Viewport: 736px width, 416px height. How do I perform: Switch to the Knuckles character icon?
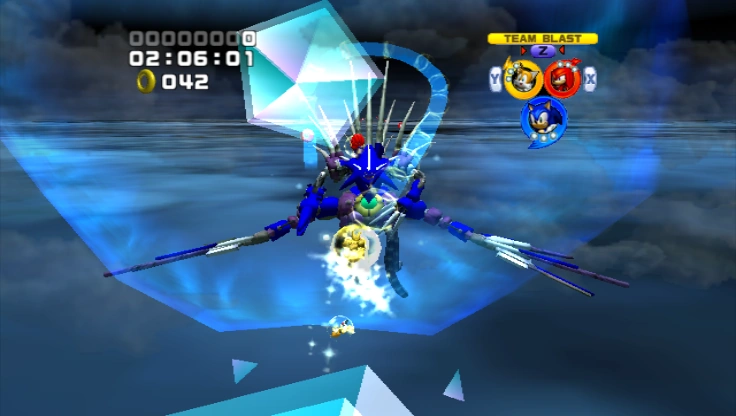[x=562, y=79]
